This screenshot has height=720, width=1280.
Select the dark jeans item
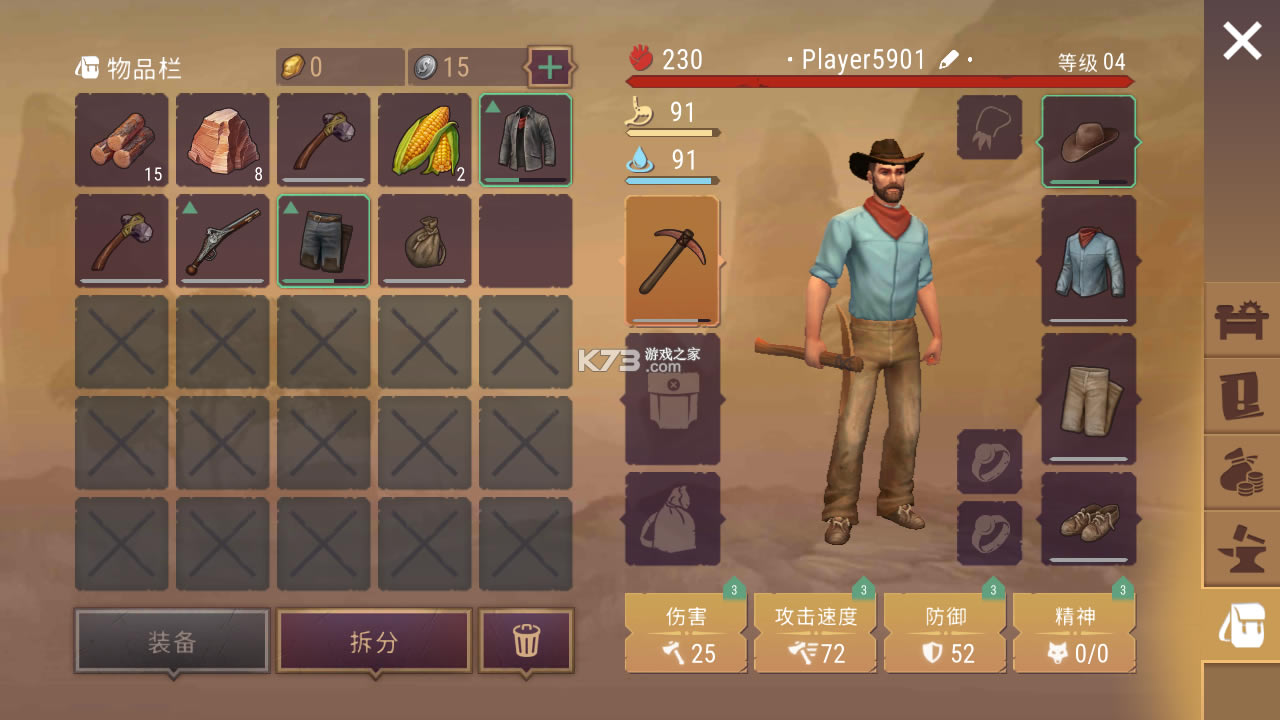click(x=324, y=241)
